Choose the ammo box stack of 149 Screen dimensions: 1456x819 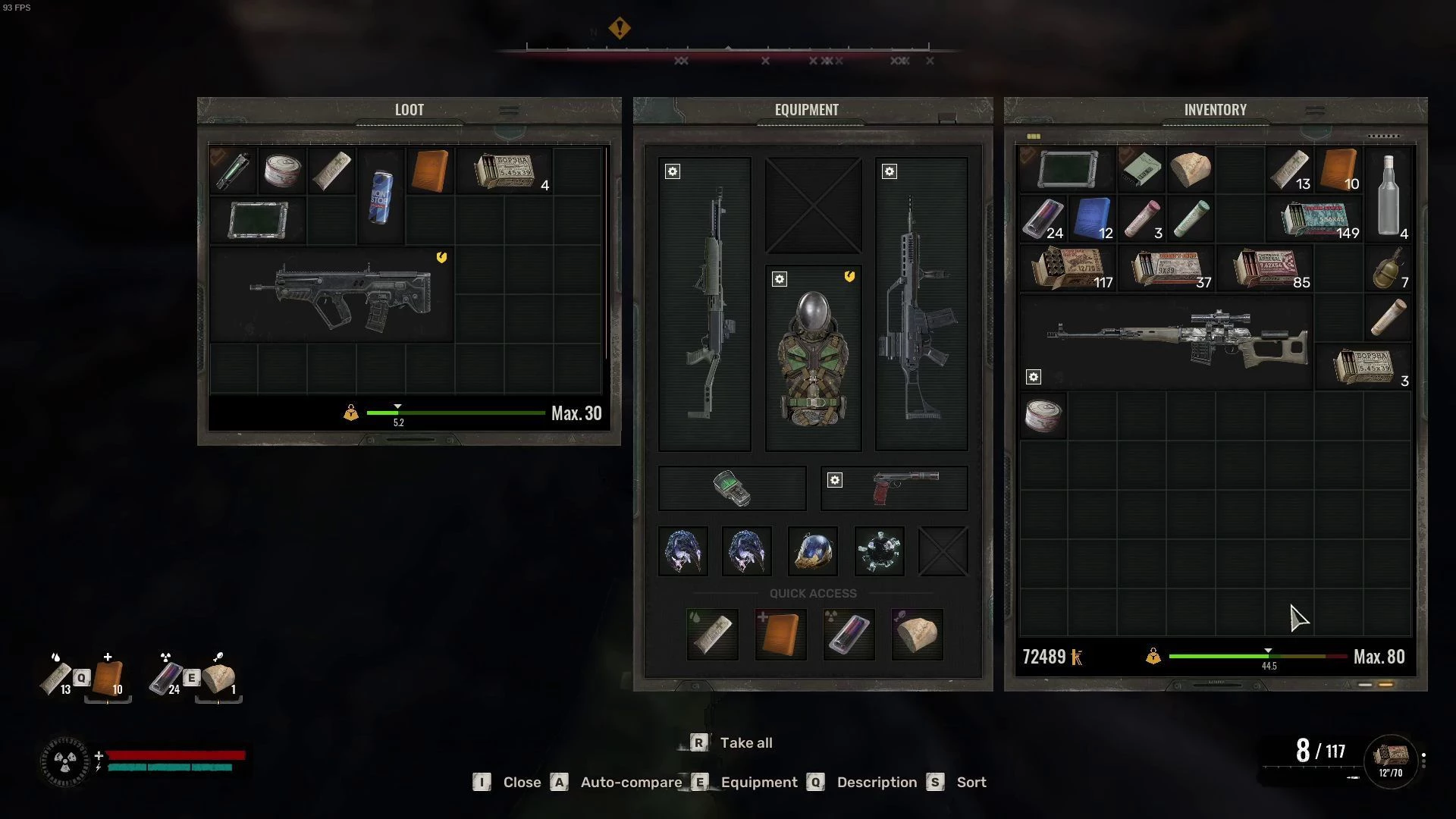1315,219
